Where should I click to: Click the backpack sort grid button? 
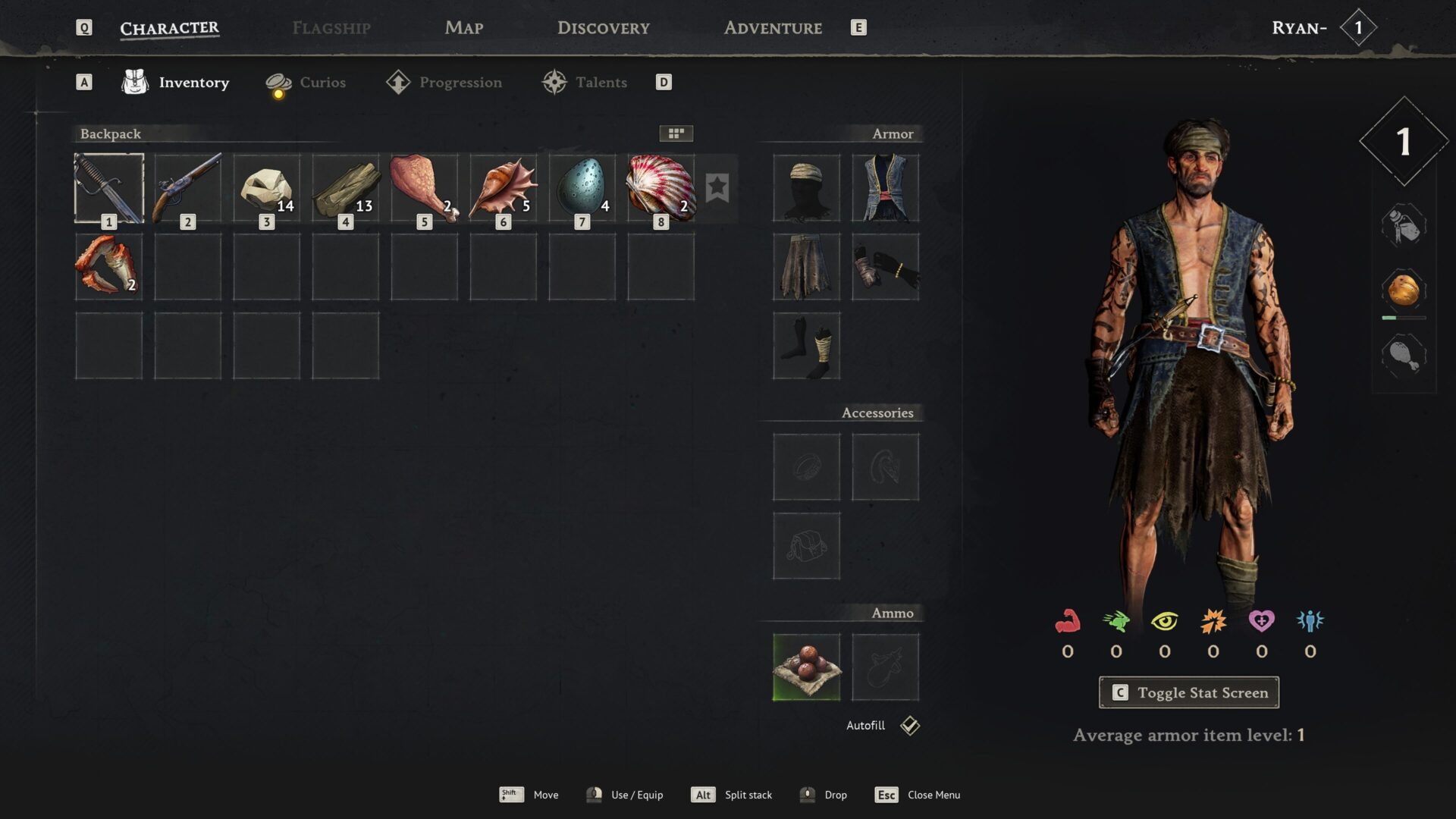click(x=676, y=133)
